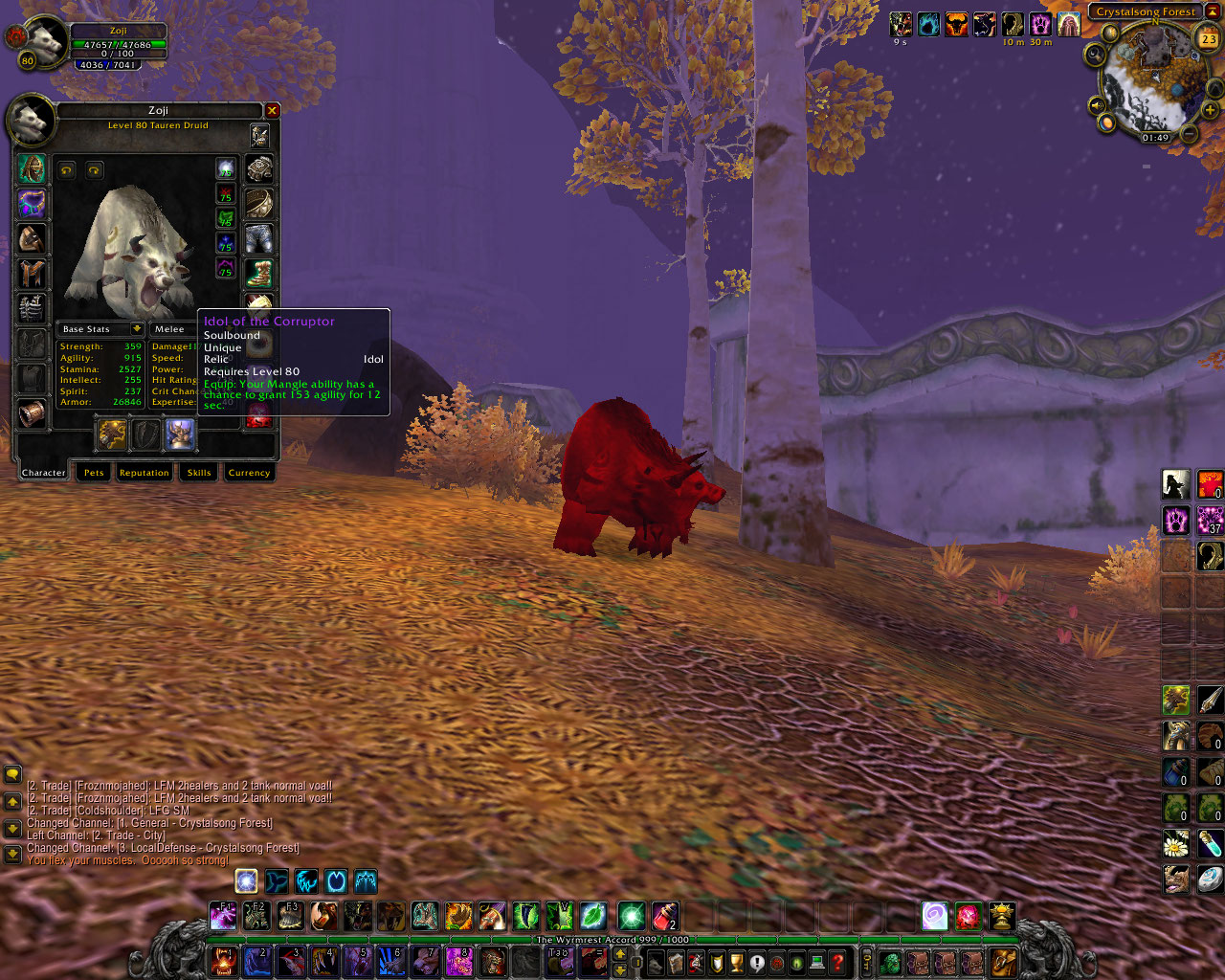The image size is (1225, 980).
Task: Switch to the Pets tab
Action: [94, 473]
